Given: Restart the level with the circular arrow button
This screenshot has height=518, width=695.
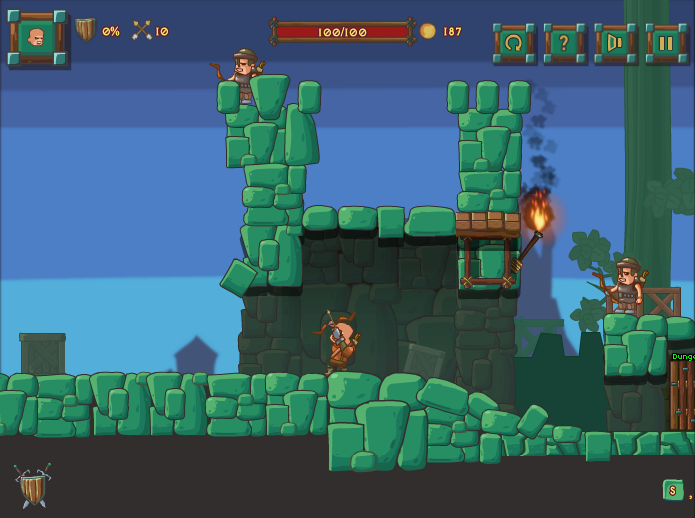Looking at the screenshot, I should click(514, 43).
